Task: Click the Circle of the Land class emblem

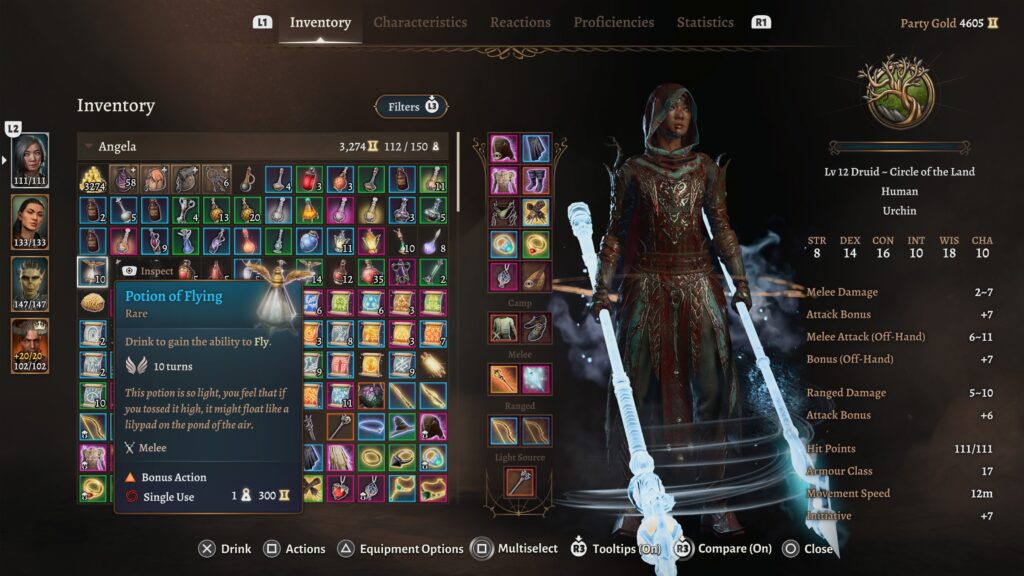Action: click(895, 92)
